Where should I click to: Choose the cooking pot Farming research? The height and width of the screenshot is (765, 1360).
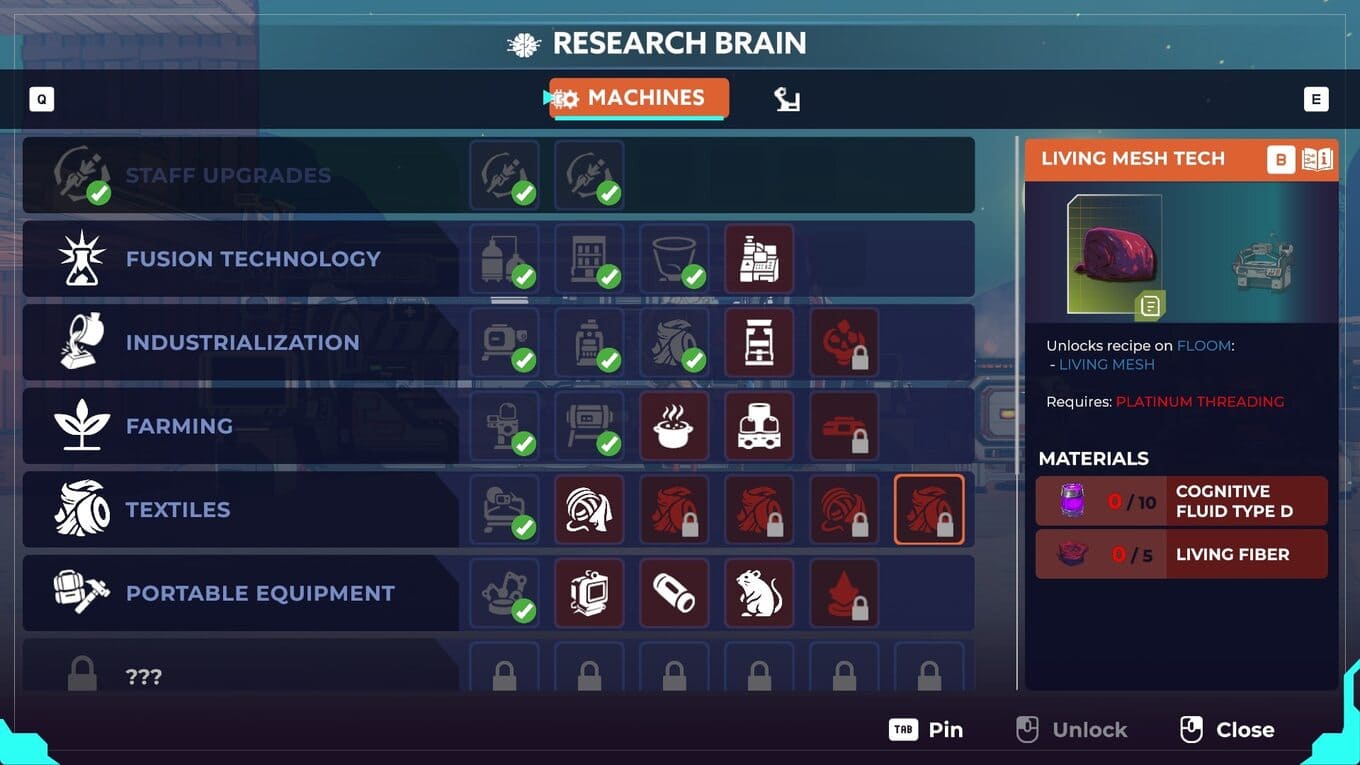click(x=673, y=426)
